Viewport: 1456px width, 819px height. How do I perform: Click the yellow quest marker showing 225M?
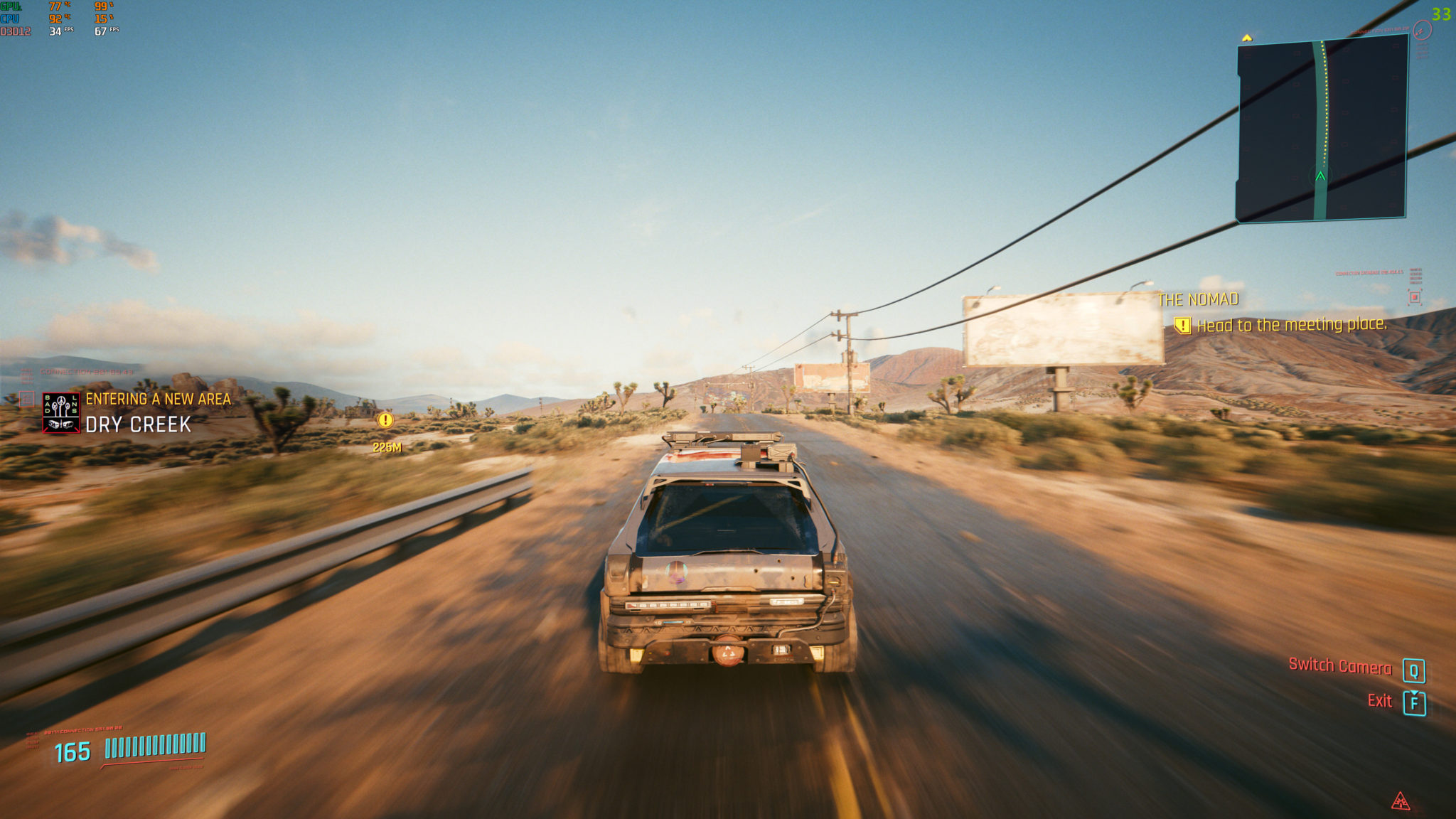(x=385, y=420)
